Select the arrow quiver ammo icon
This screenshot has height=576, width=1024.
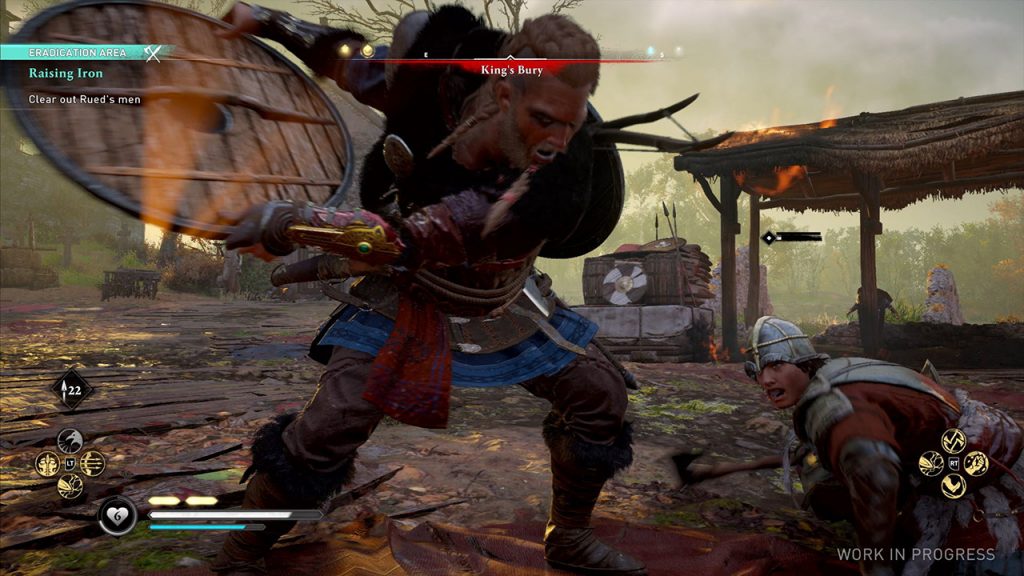click(x=71, y=388)
